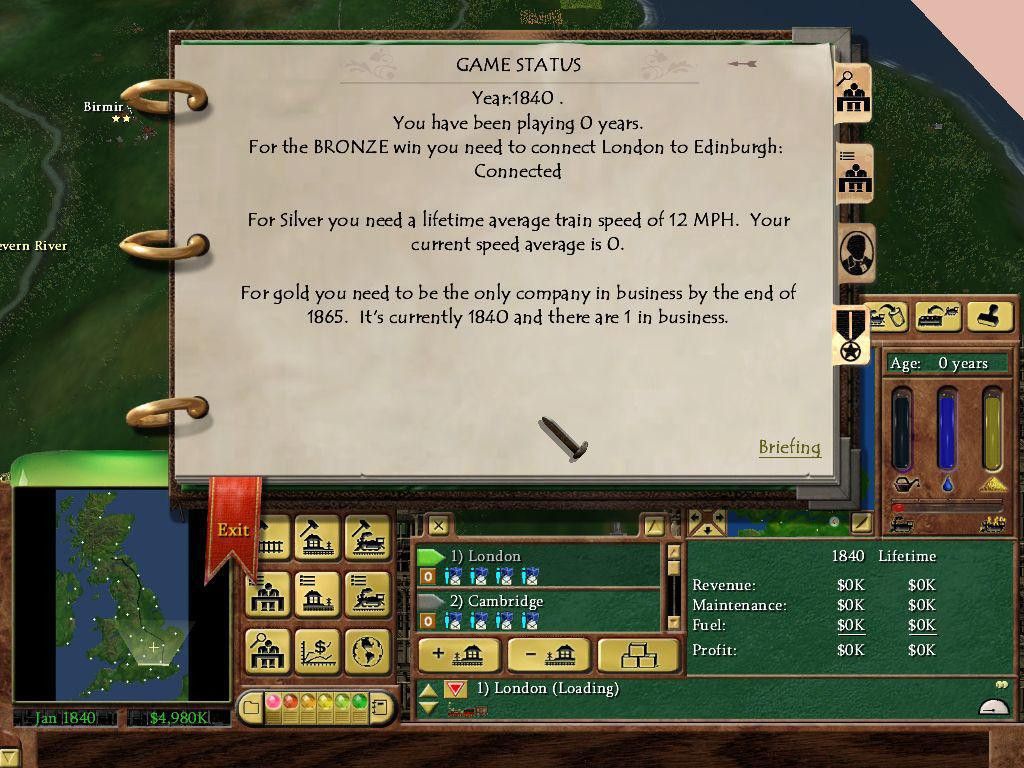
Task: Close the ledger with the Exit ribbon
Action: click(233, 530)
